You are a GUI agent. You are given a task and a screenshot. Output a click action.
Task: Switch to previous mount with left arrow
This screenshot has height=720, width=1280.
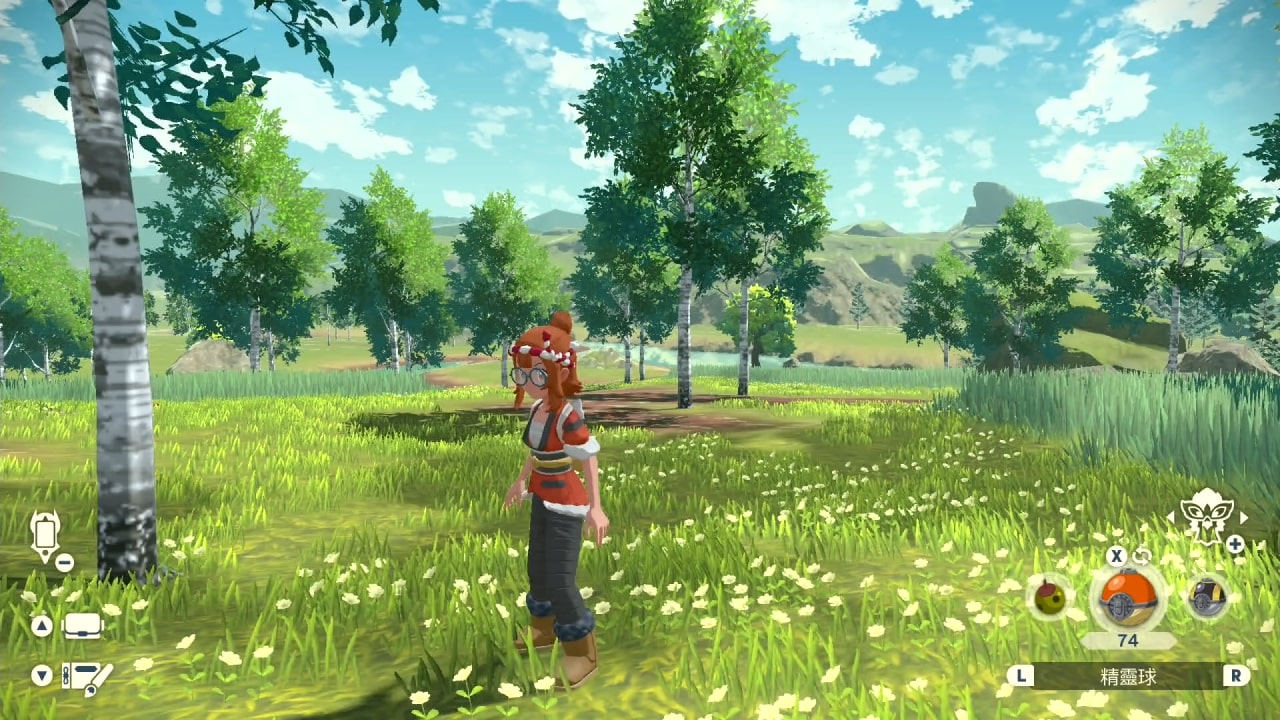pos(1171,517)
